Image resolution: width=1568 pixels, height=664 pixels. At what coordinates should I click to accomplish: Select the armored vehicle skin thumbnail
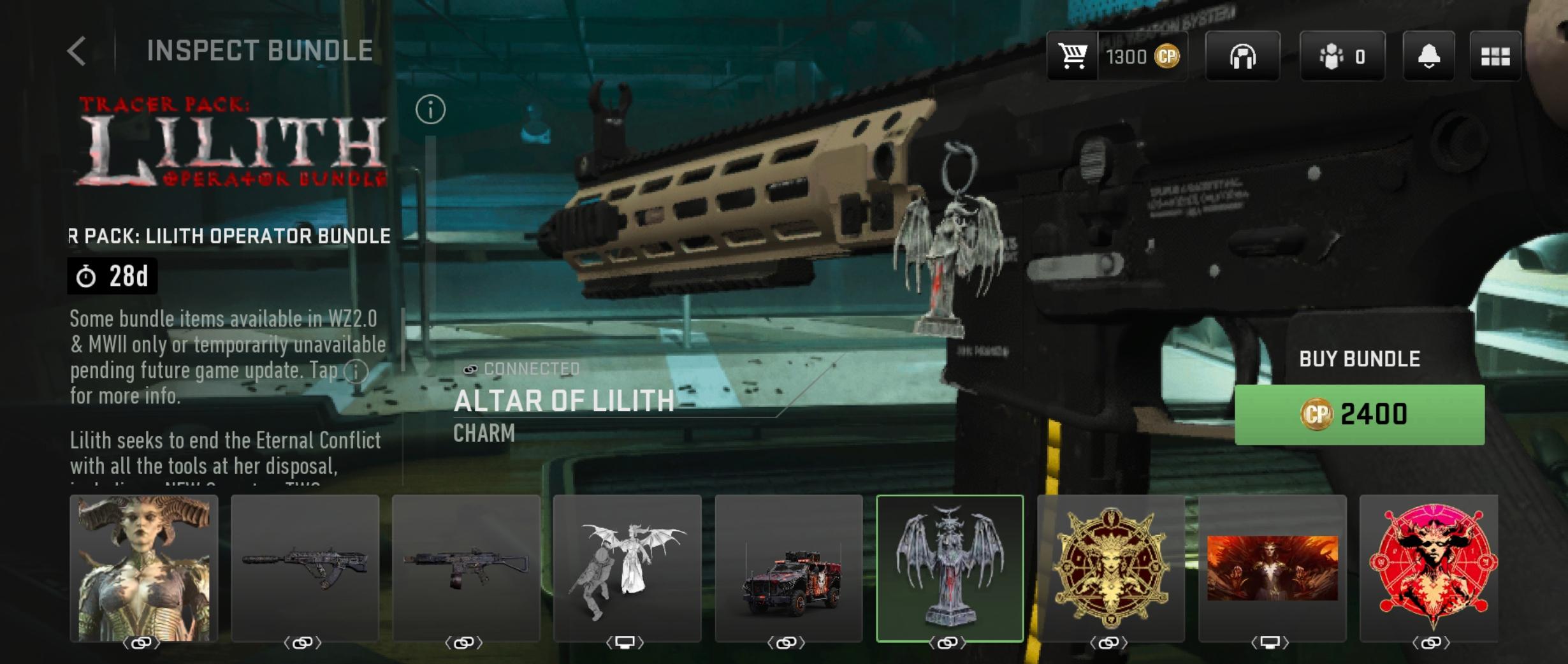pyautogui.click(x=788, y=568)
